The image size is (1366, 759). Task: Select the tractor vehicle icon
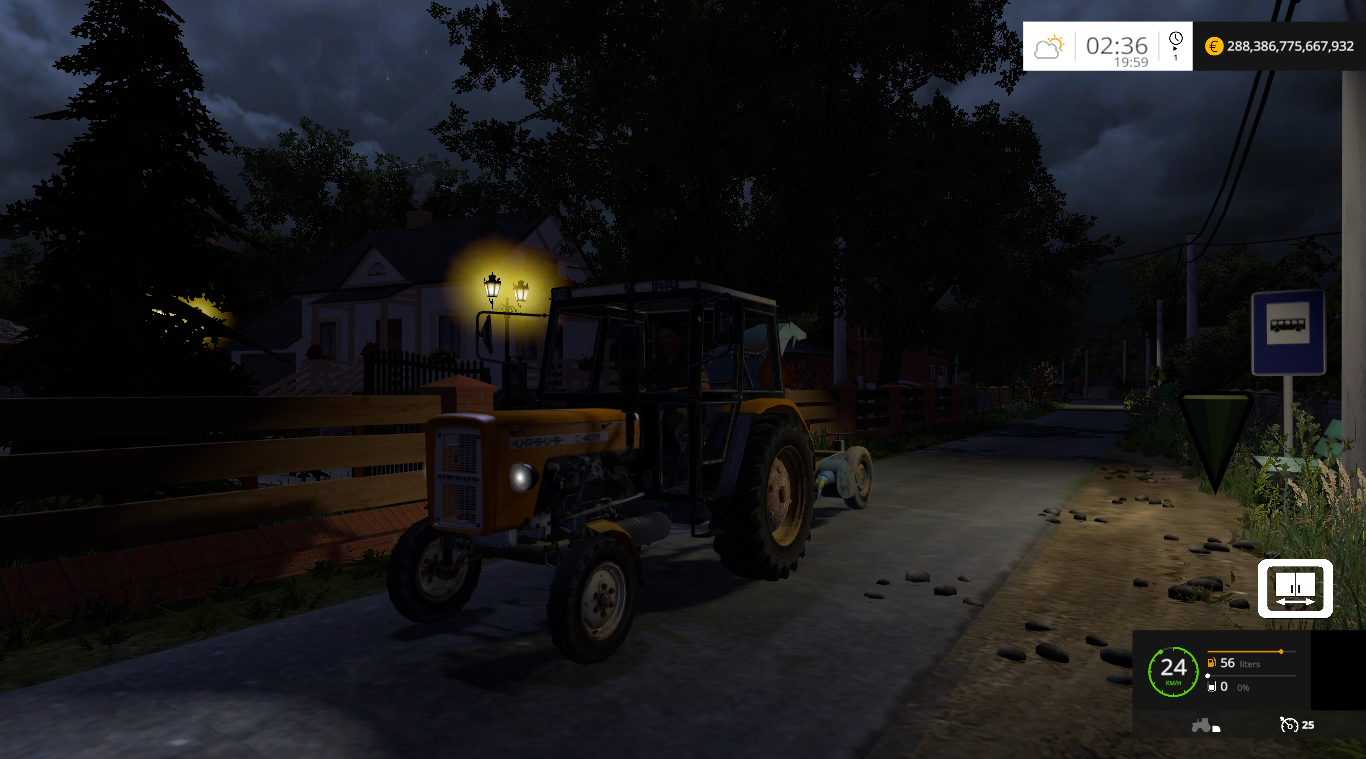[x=1202, y=725]
